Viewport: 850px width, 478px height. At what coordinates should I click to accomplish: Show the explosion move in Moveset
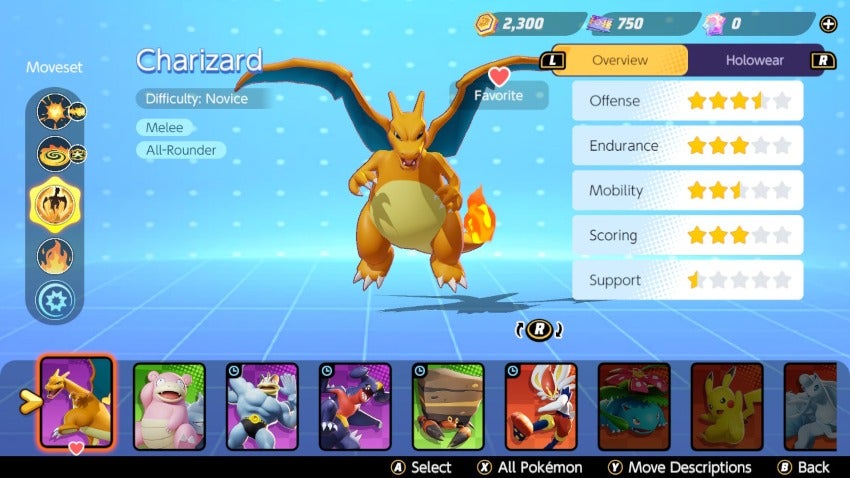53,110
